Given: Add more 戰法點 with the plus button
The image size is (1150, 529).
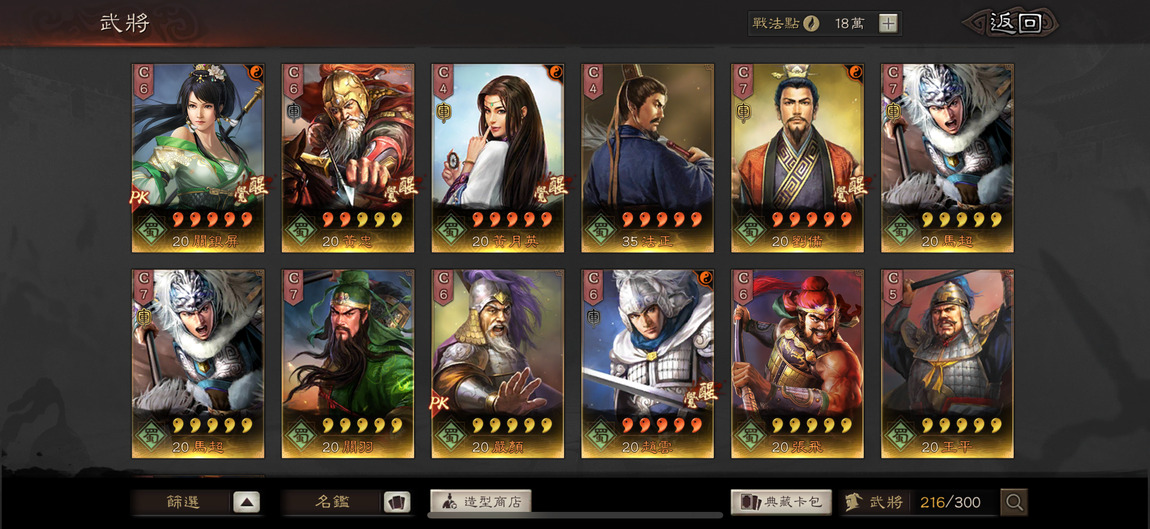Looking at the screenshot, I should point(888,23).
